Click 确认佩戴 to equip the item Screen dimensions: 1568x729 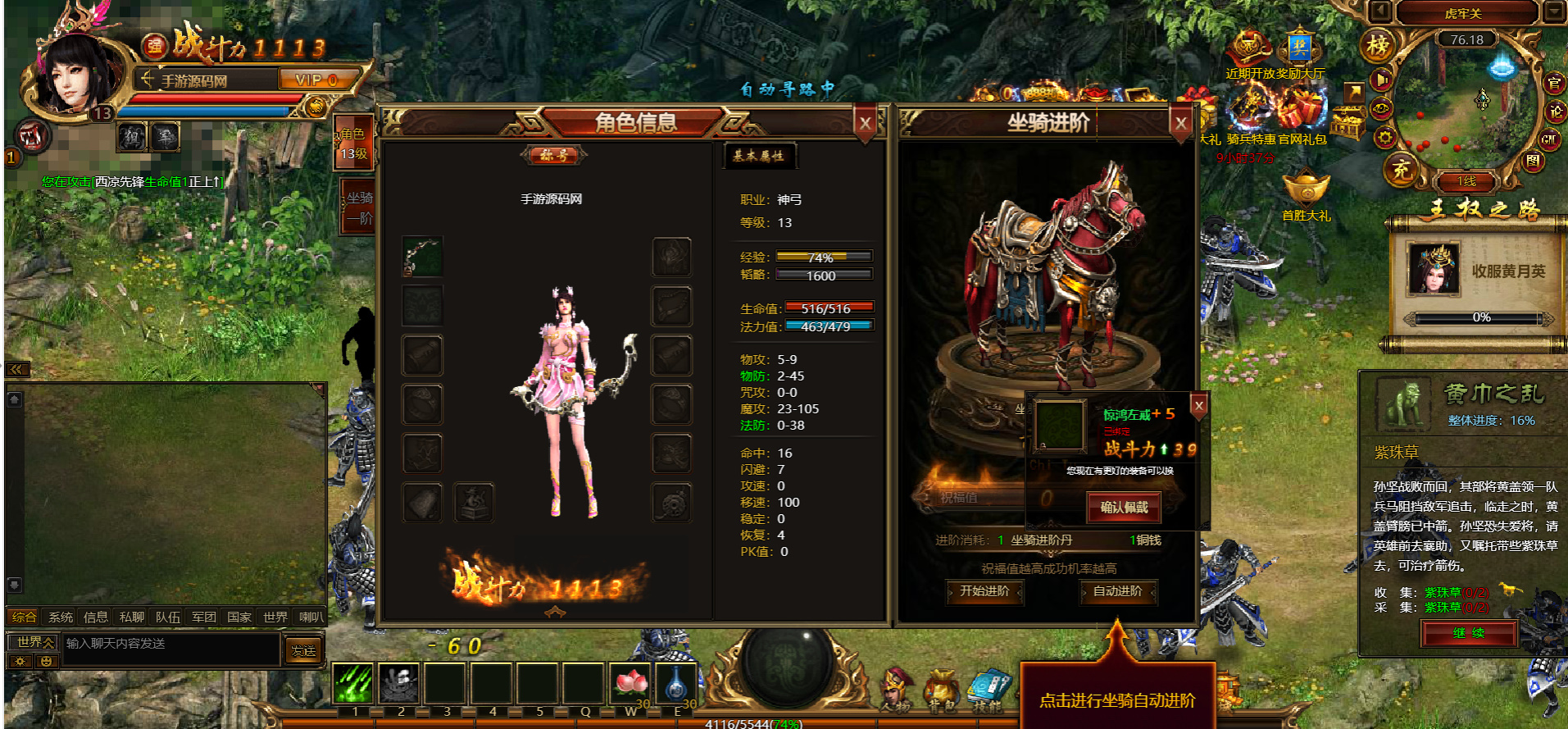1124,508
